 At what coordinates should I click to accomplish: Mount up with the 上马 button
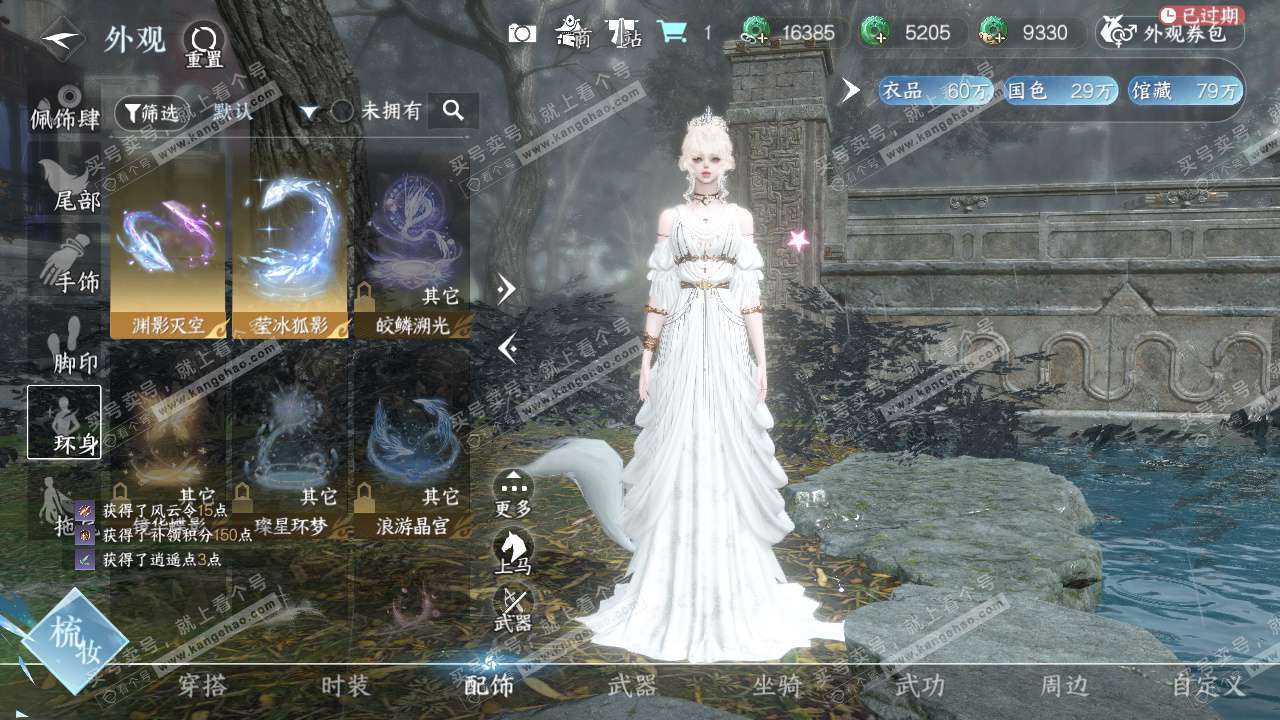(x=513, y=552)
